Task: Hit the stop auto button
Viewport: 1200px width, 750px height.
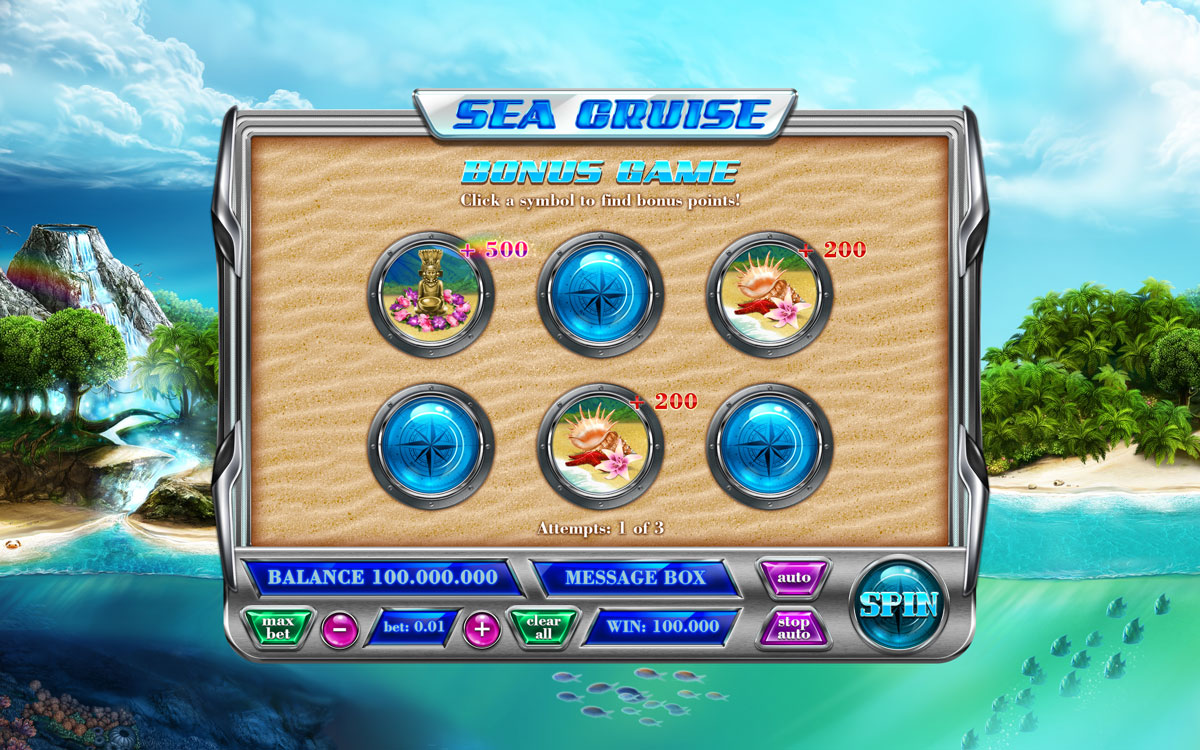Action: coord(793,628)
